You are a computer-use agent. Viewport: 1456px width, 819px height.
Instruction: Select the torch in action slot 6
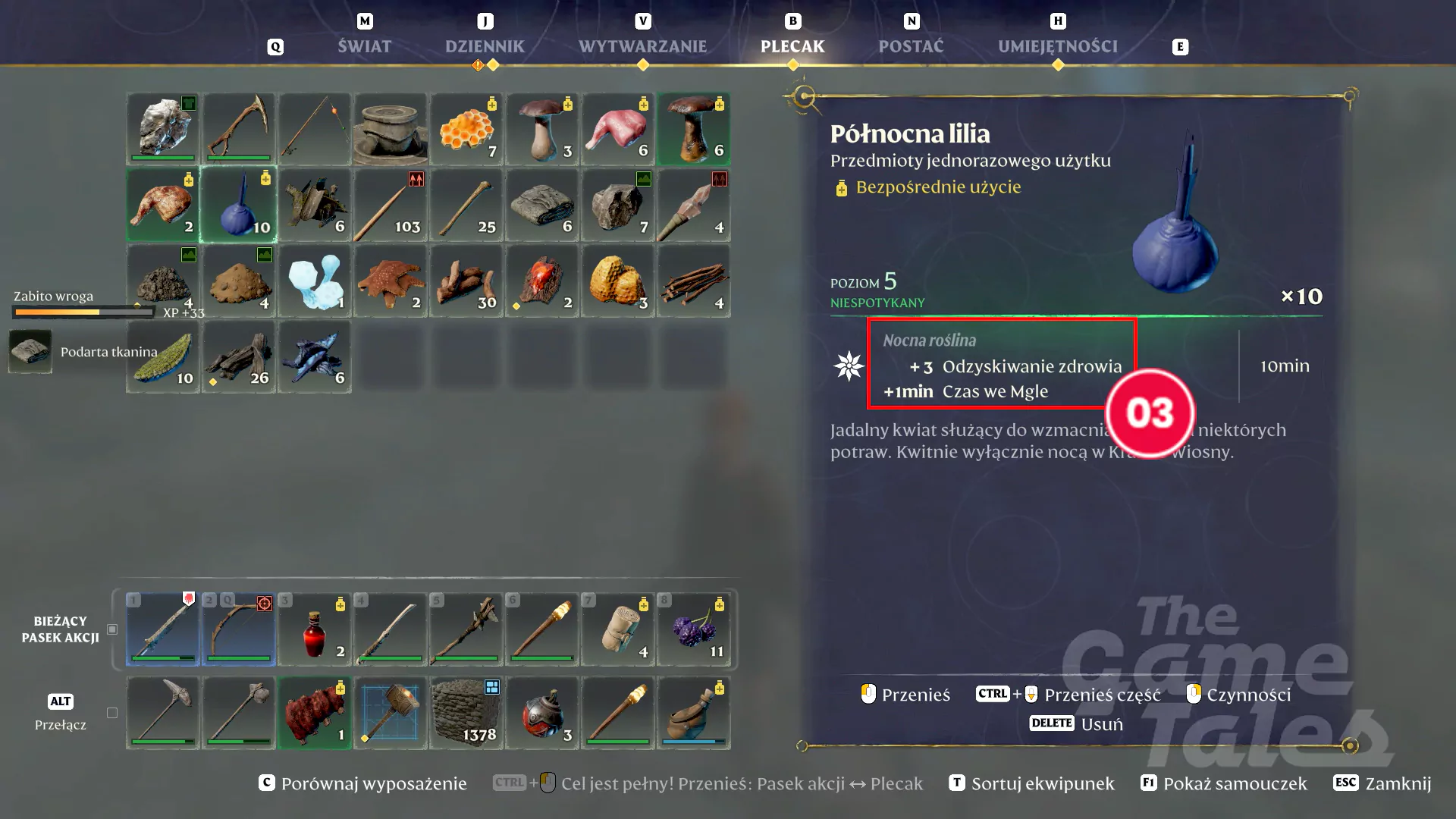click(541, 629)
